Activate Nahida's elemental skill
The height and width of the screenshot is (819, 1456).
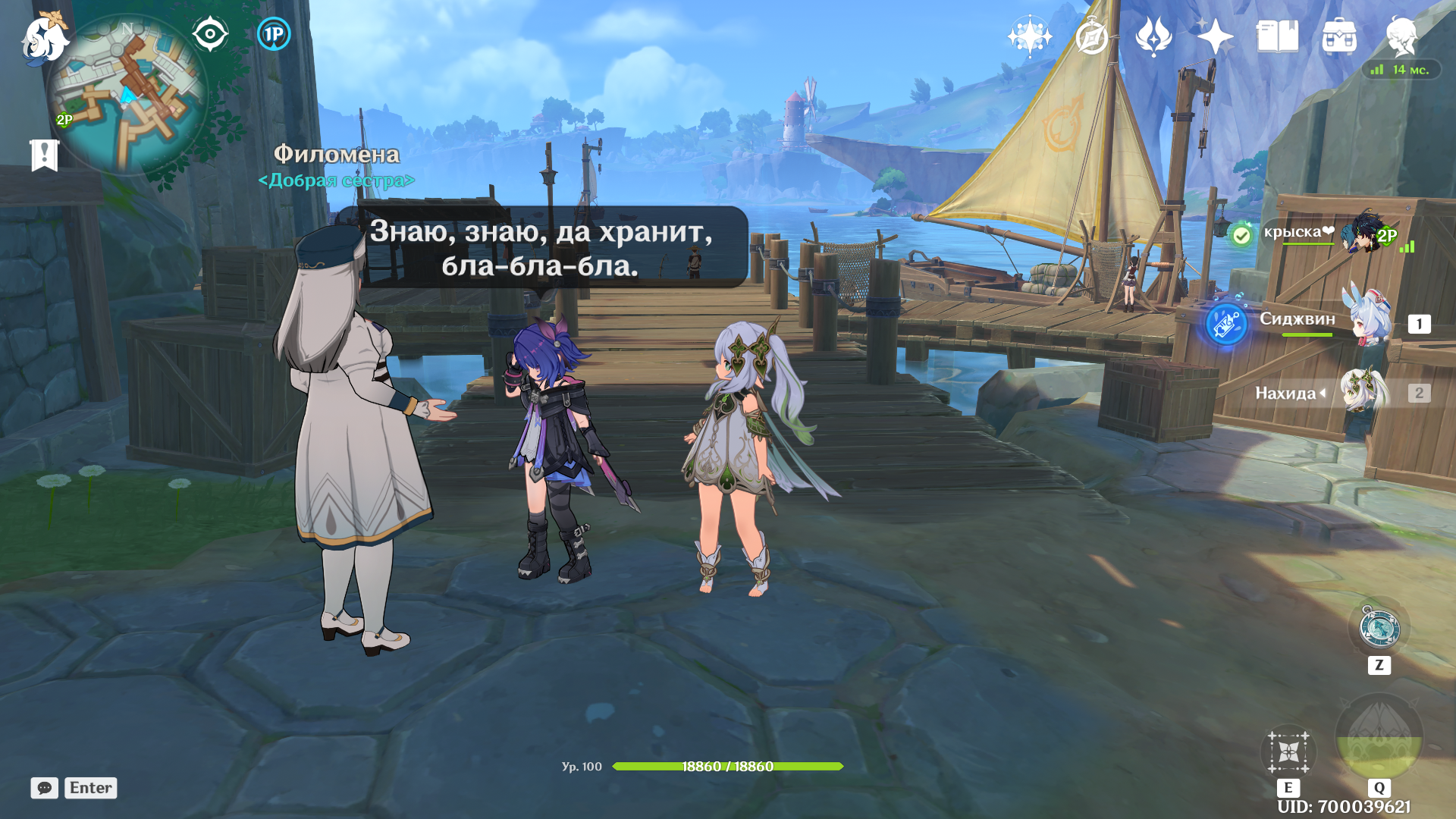point(1288,752)
